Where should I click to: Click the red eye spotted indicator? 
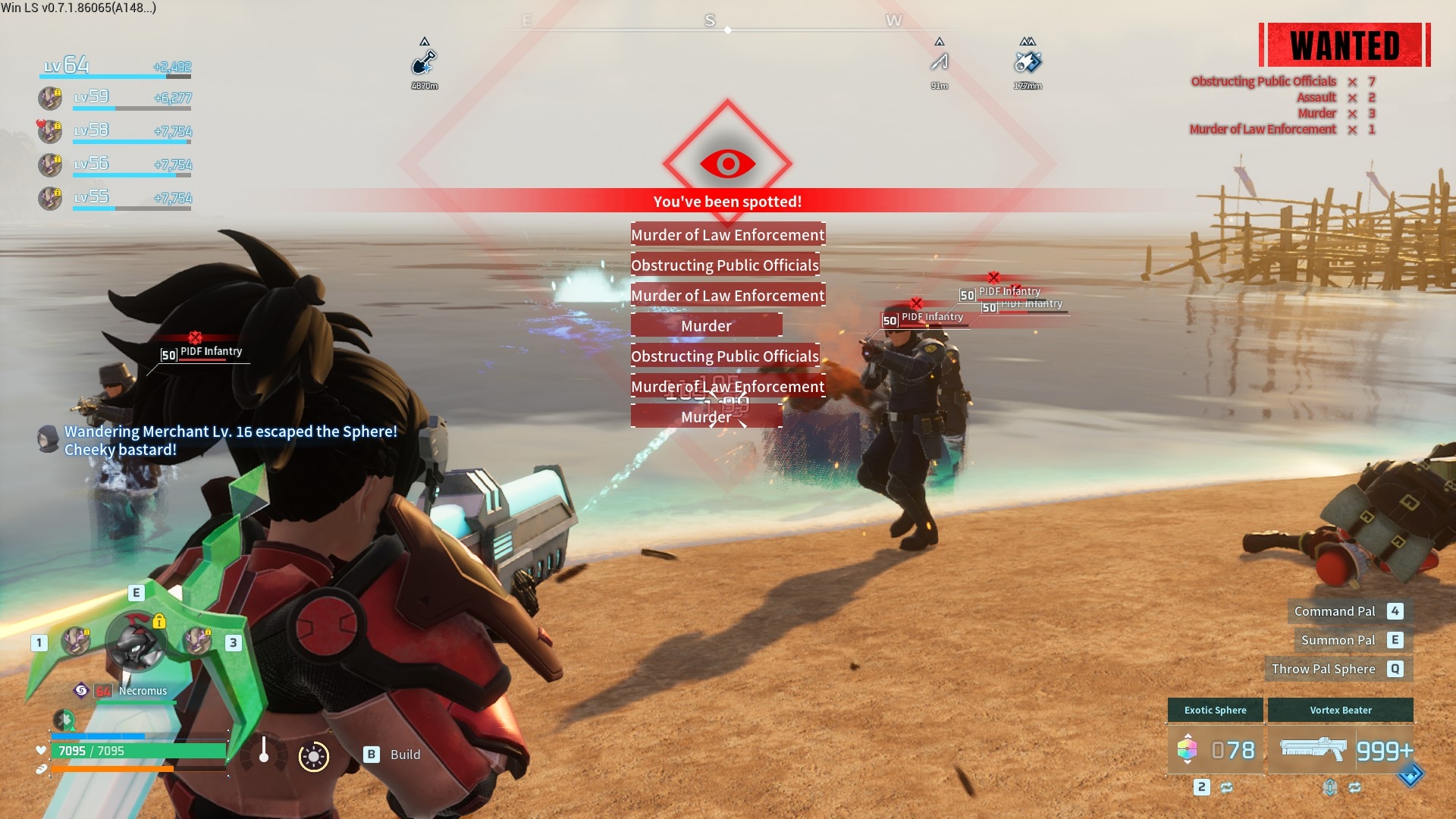(x=727, y=163)
